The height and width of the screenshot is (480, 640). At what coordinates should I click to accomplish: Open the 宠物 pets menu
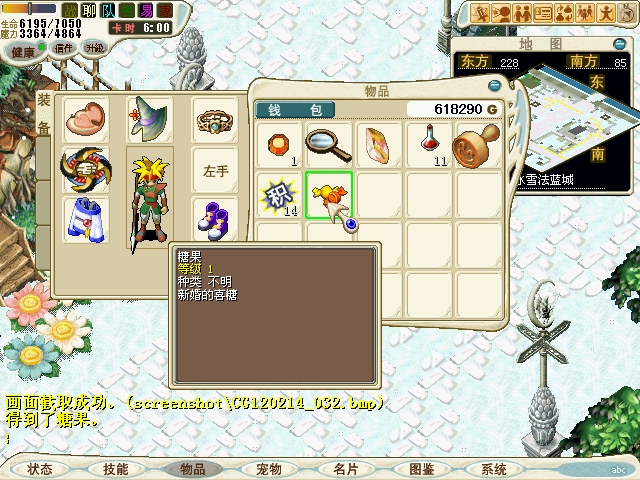(269, 469)
